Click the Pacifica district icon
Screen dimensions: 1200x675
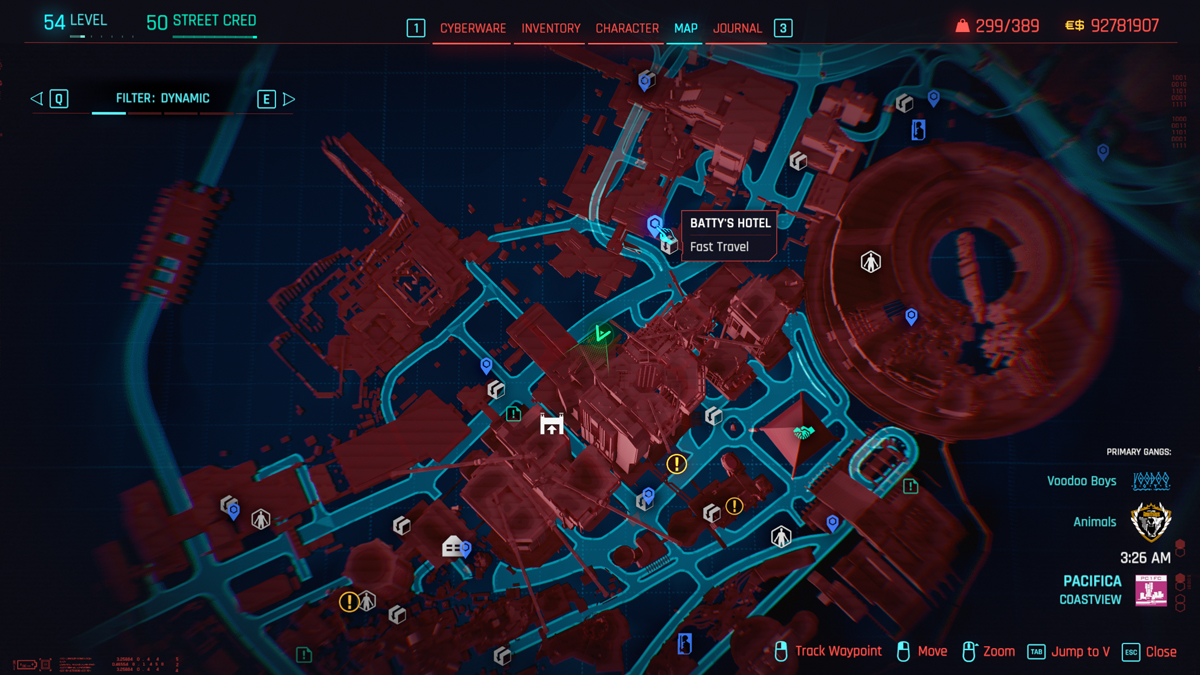point(1151,590)
